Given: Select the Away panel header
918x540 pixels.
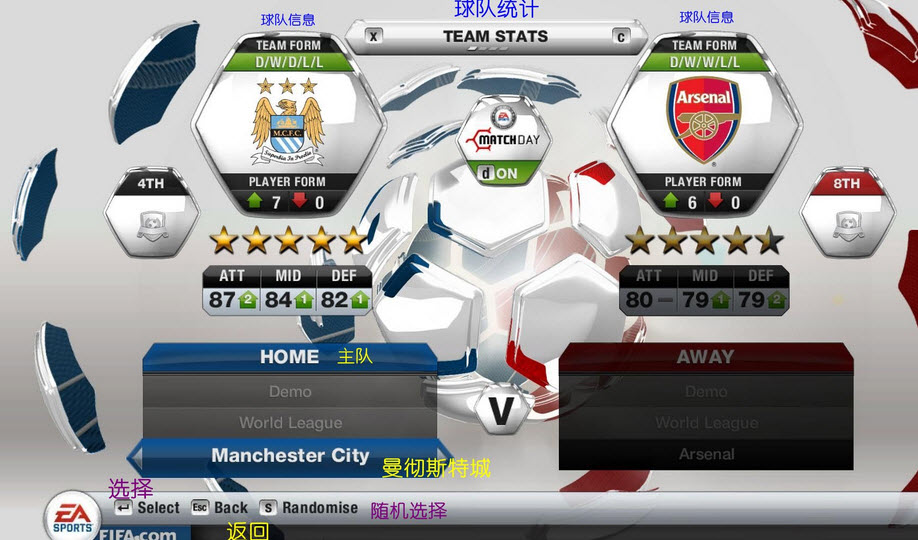Looking at the screenshot, I should (706, 357).
